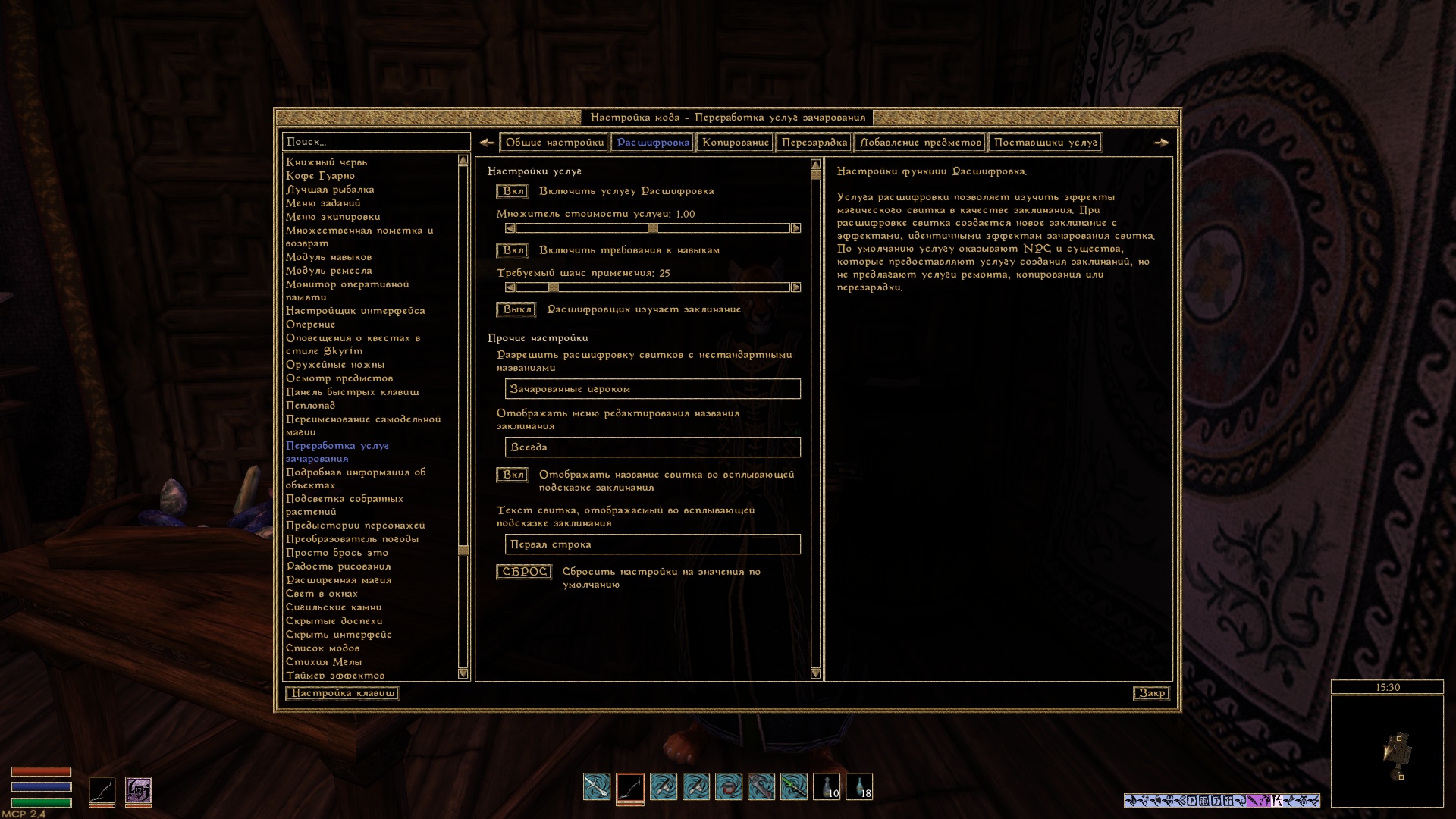Open the Настройка клавиш key bindings

tap(343, 693)
